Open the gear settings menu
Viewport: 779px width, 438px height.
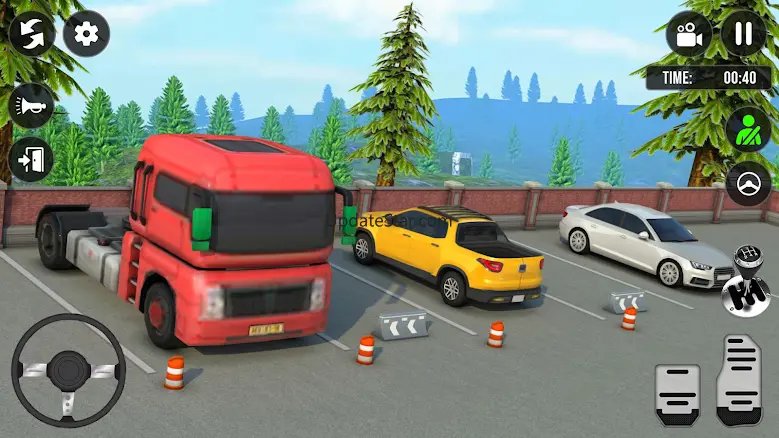(87, 34)
